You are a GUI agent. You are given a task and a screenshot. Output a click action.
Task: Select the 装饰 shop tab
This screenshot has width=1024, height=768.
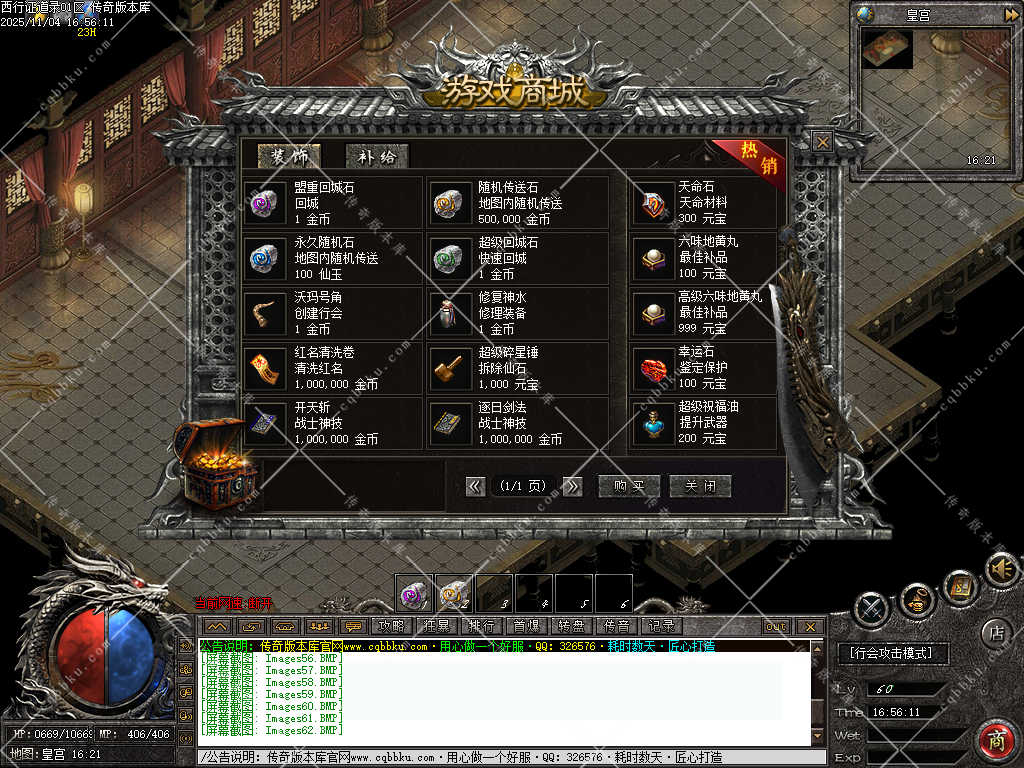289,156
